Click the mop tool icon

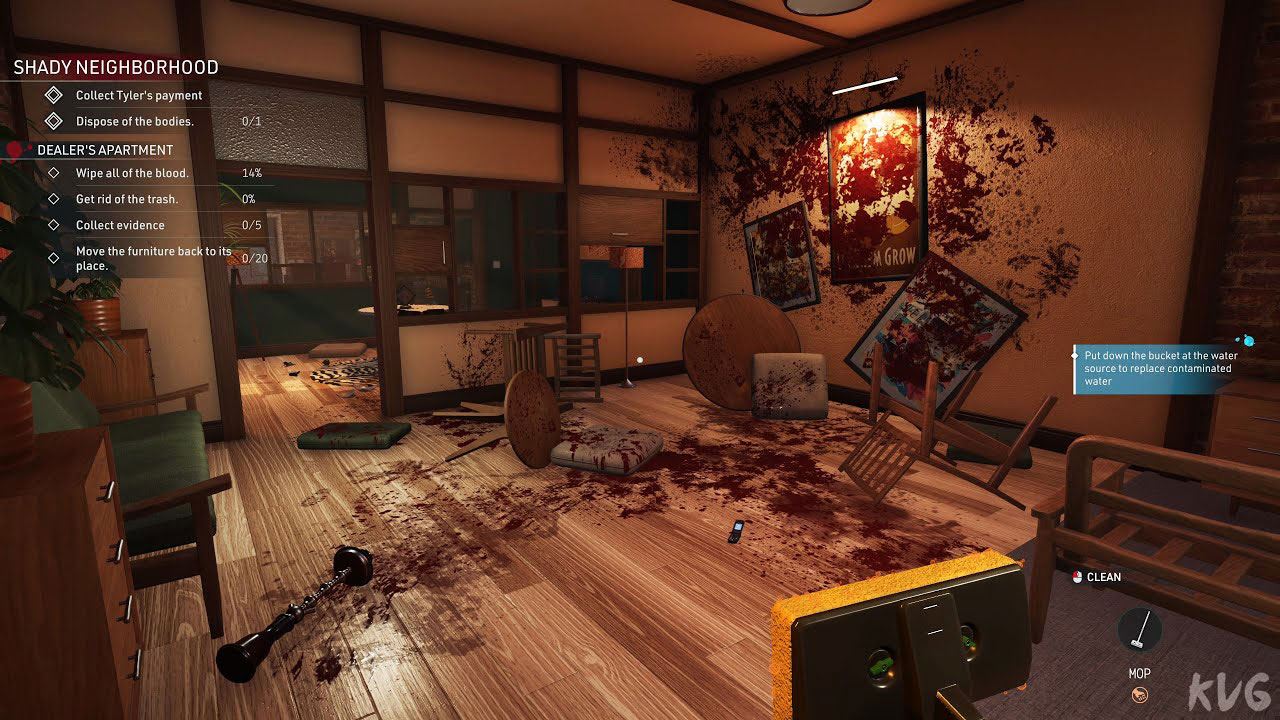click(1139, 630)
